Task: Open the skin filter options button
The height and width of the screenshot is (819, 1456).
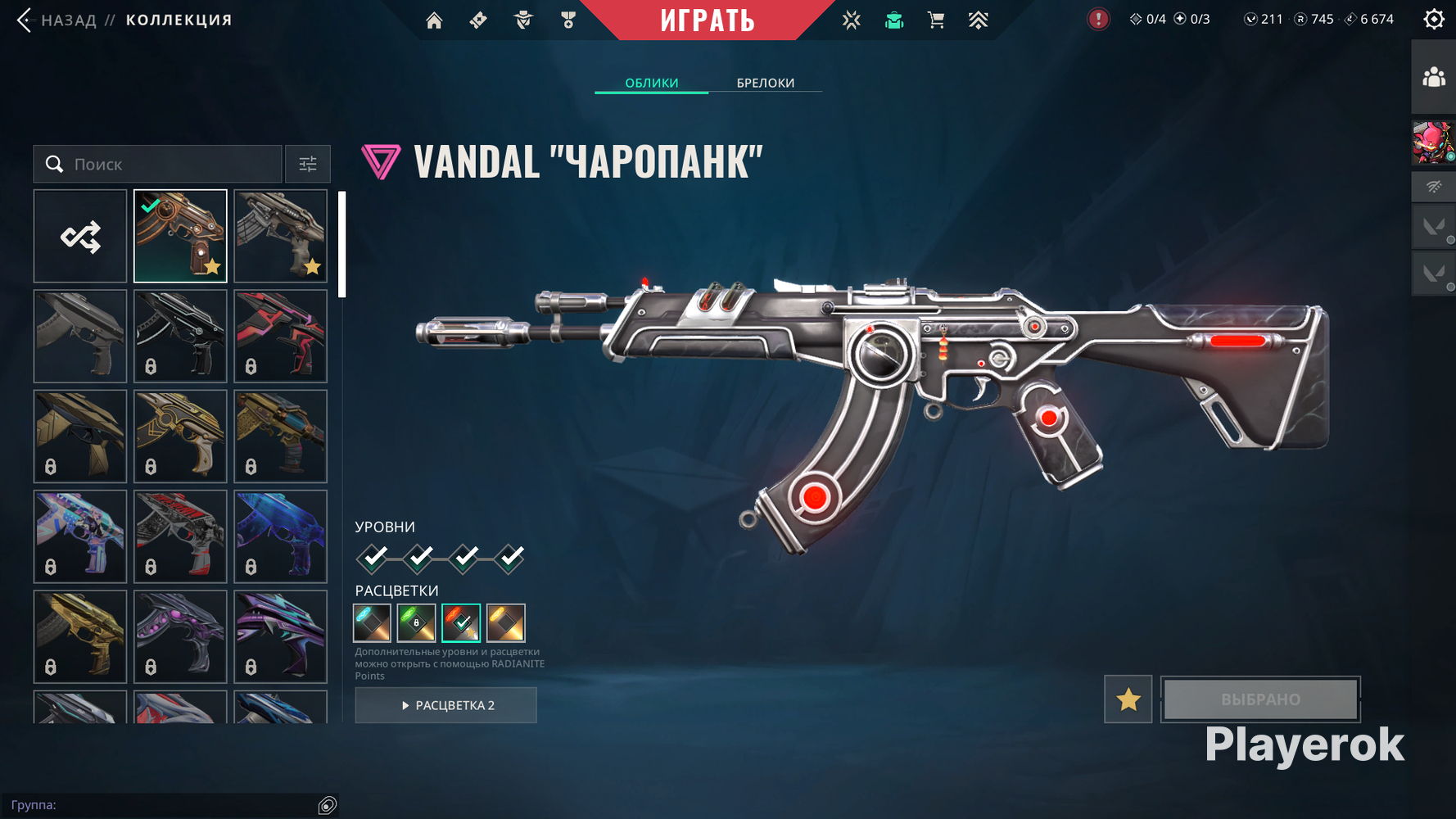Action: coord(308,165)
